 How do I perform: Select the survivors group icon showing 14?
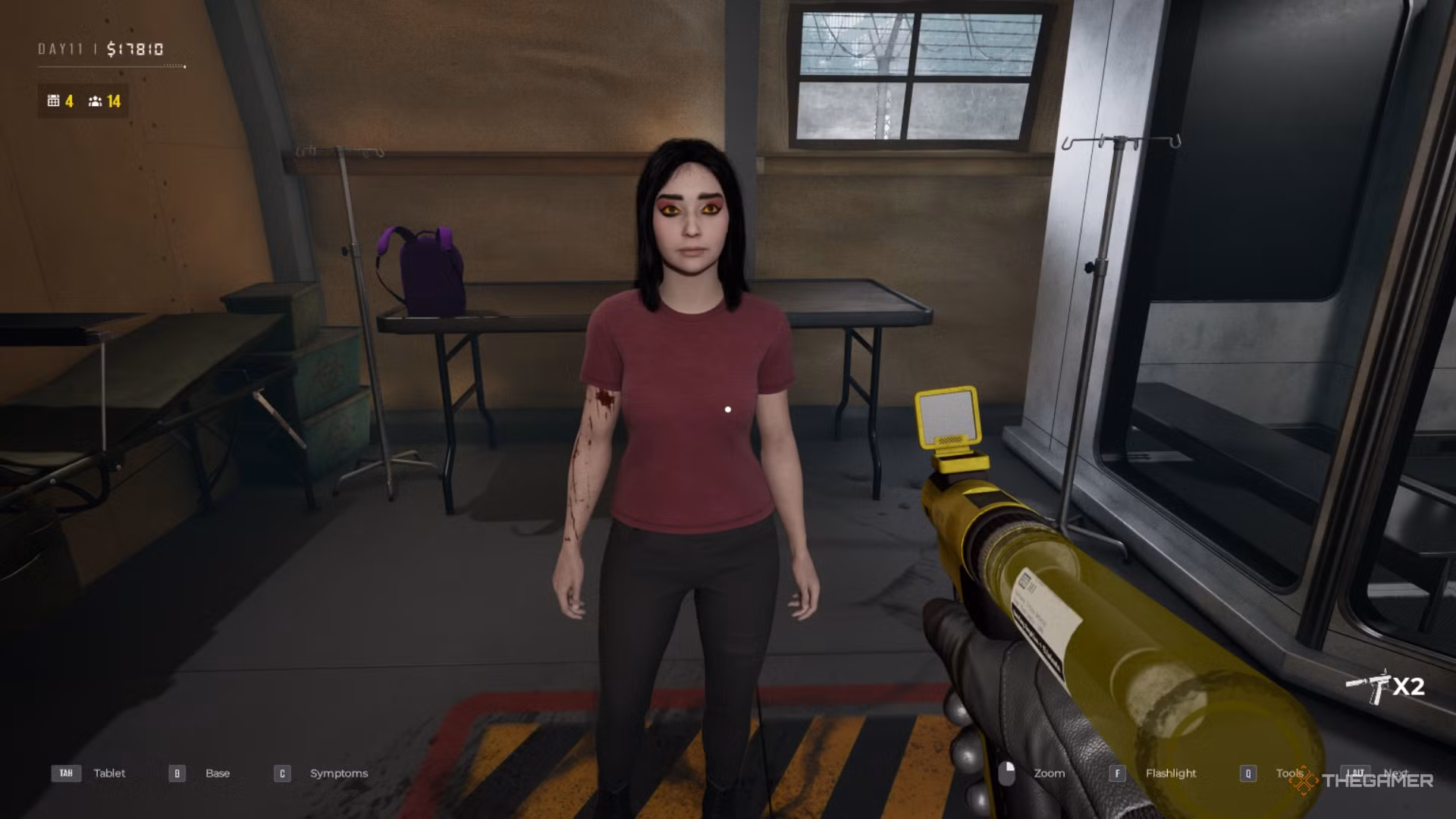click(x=94, y=101)
